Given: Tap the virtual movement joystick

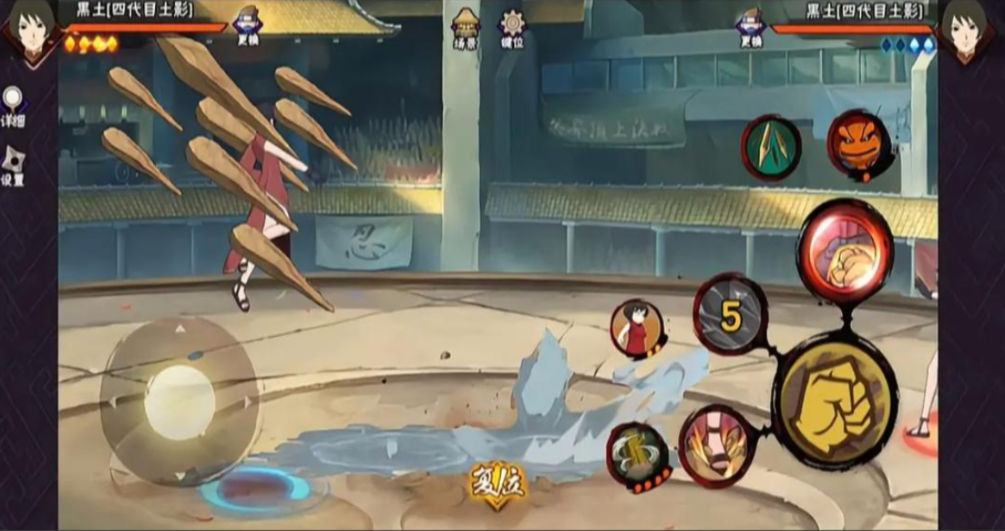Looking at the screenshot, I should coord(180,402).
